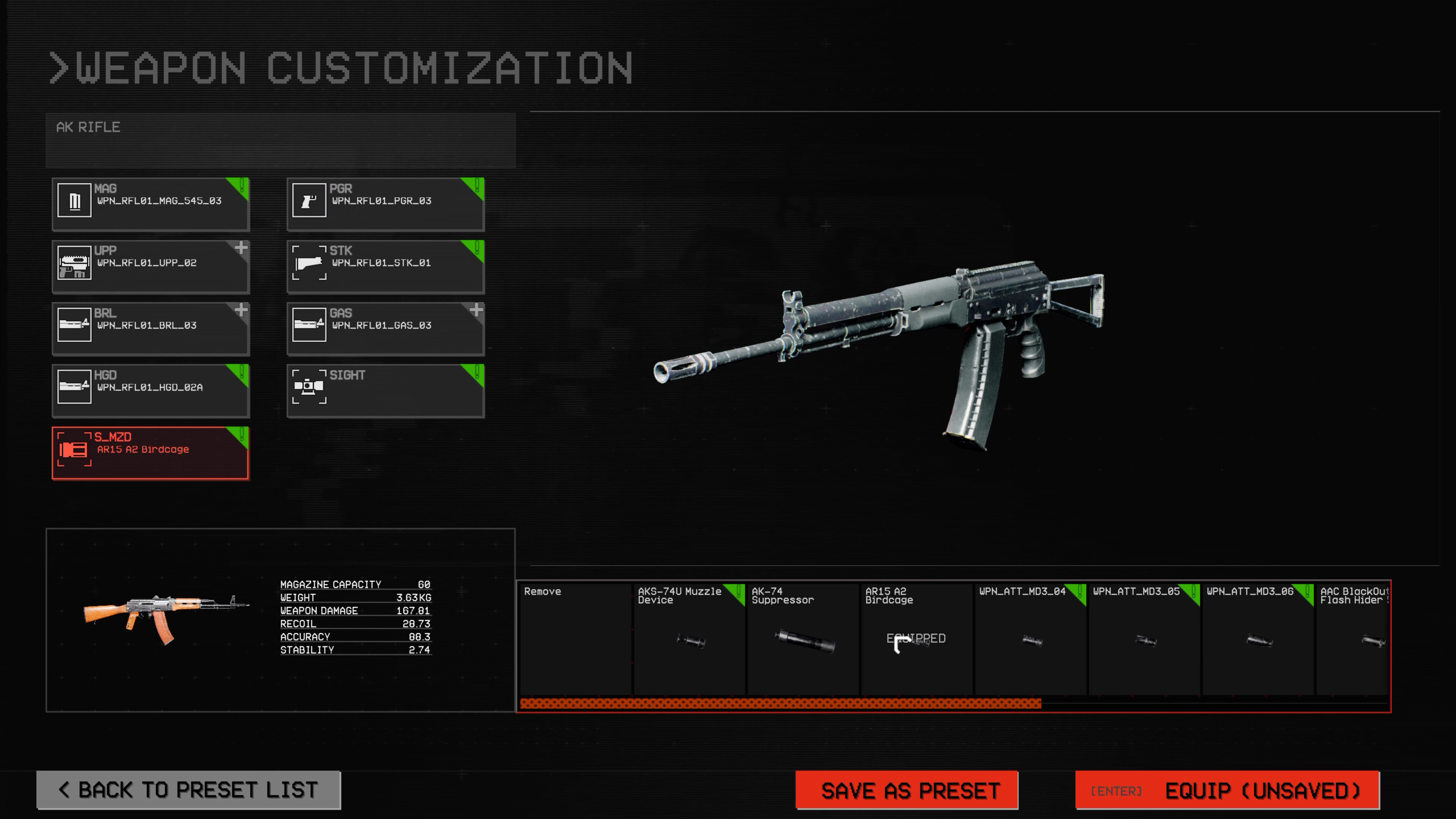Choose the HGD handguard slot
Viewport: 1456px width, 819px height.
[x=151, y=391]
